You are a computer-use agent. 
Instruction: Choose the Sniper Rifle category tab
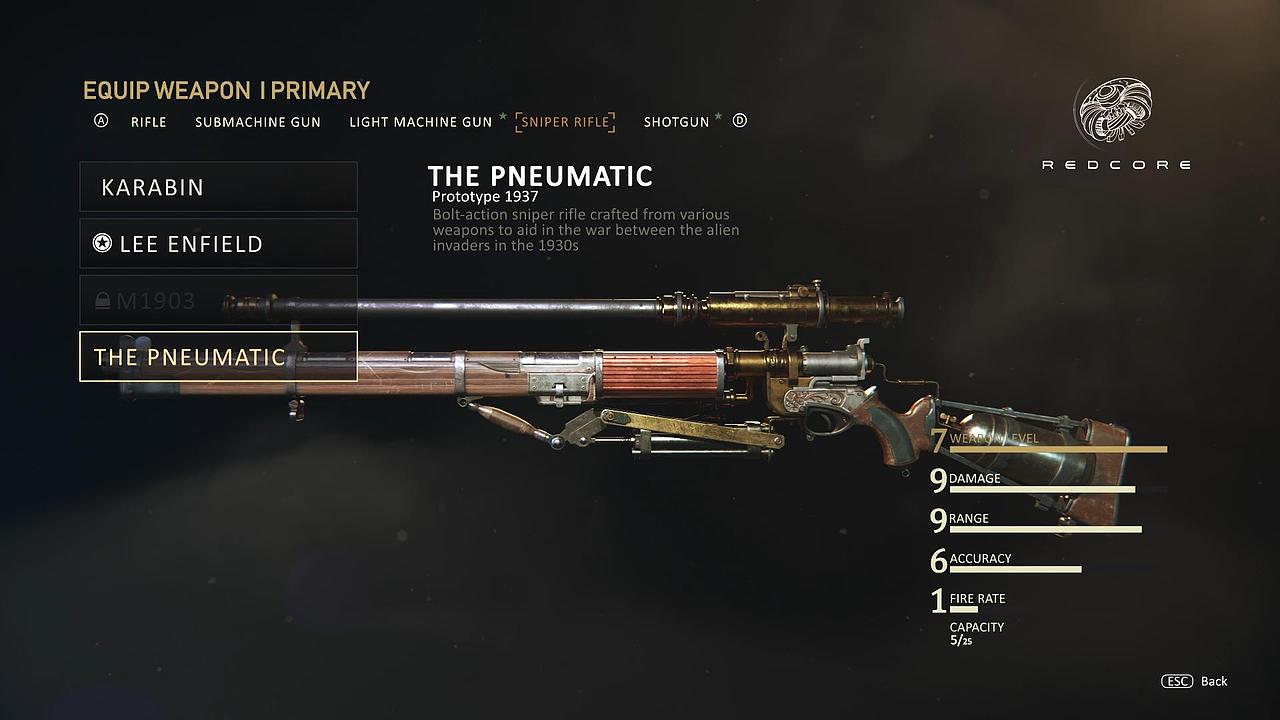(565, 122)
